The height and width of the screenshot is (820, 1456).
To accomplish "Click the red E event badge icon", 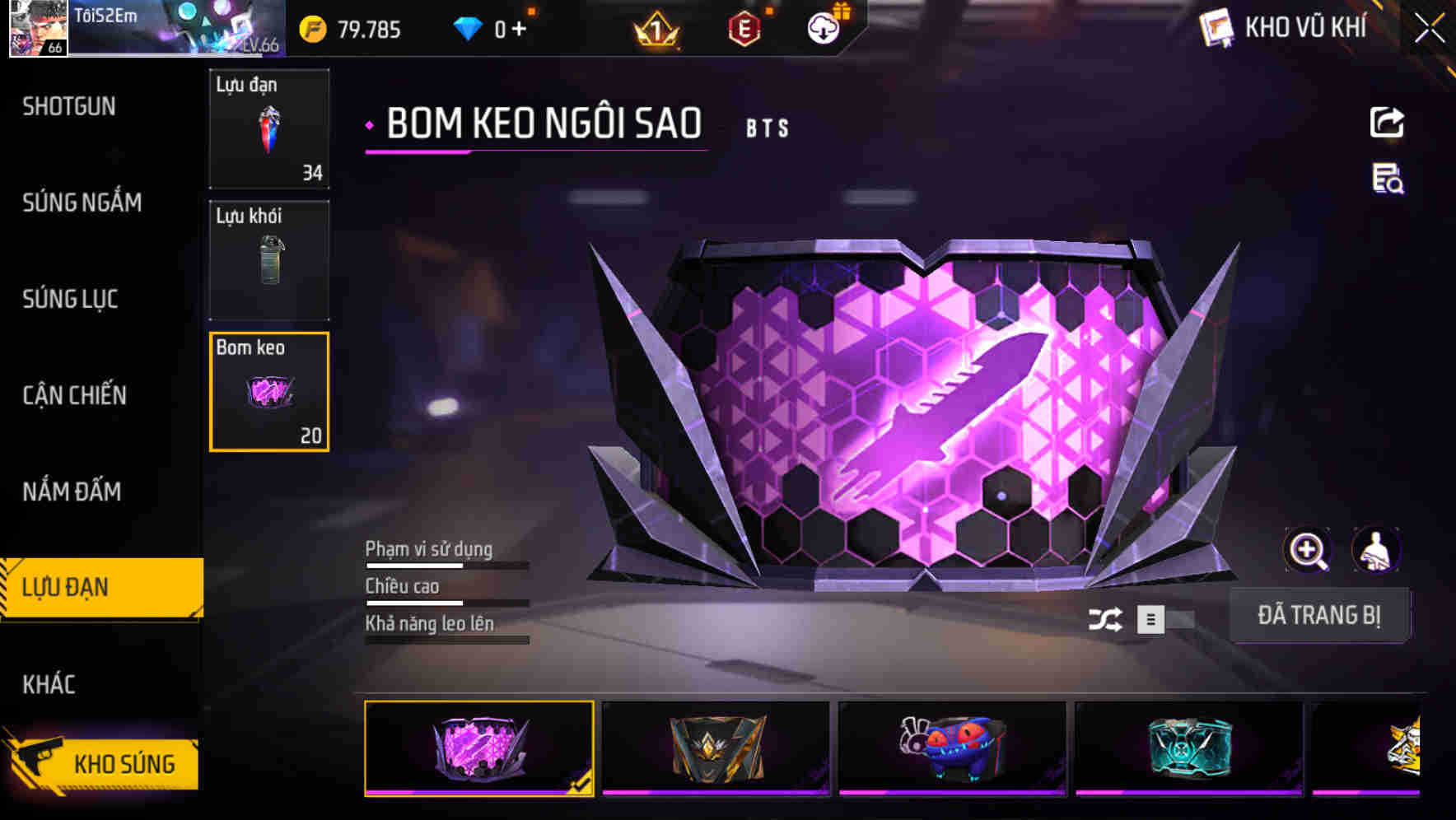I will pyautogui.click(x=742, y=29).
